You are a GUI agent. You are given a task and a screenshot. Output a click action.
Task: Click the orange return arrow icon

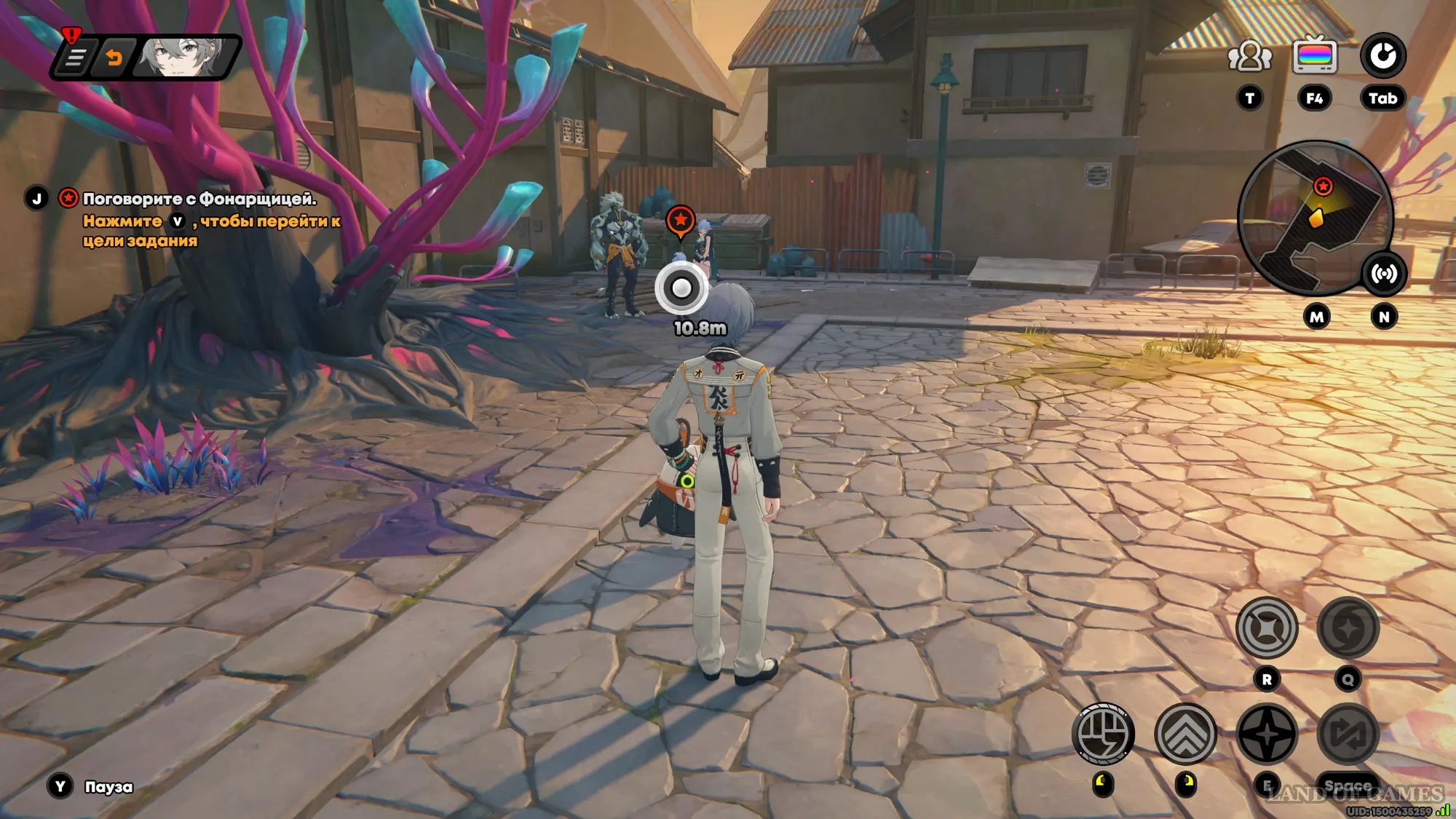point(114,58)
